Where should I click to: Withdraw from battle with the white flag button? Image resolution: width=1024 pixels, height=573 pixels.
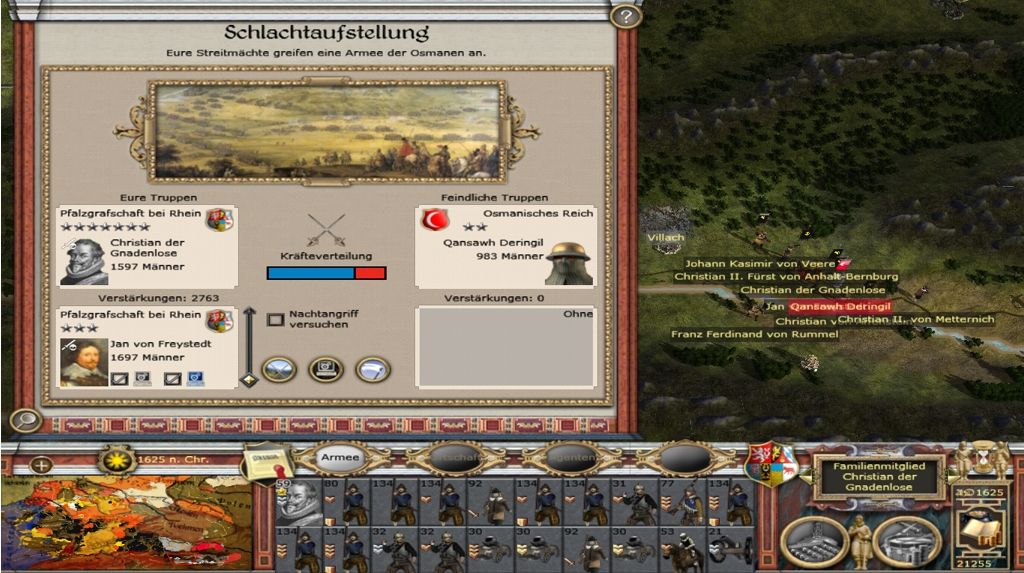pyautogui.click(x=373, y=370)
